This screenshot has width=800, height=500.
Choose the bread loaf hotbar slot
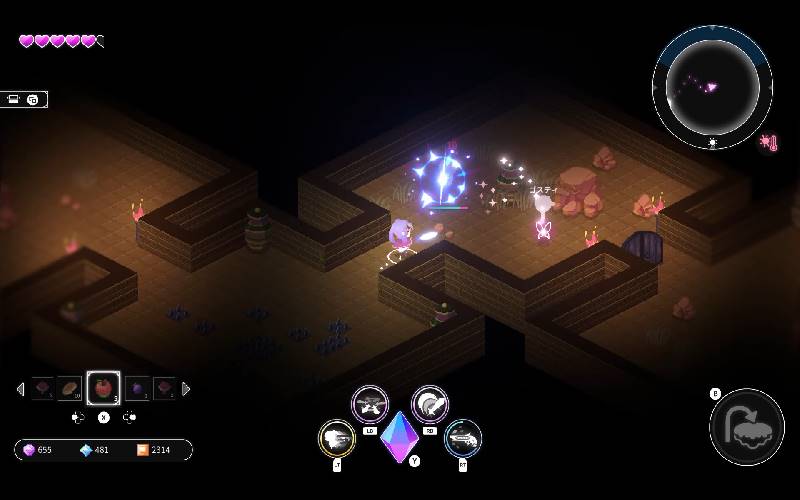click(x=70, y=388)
